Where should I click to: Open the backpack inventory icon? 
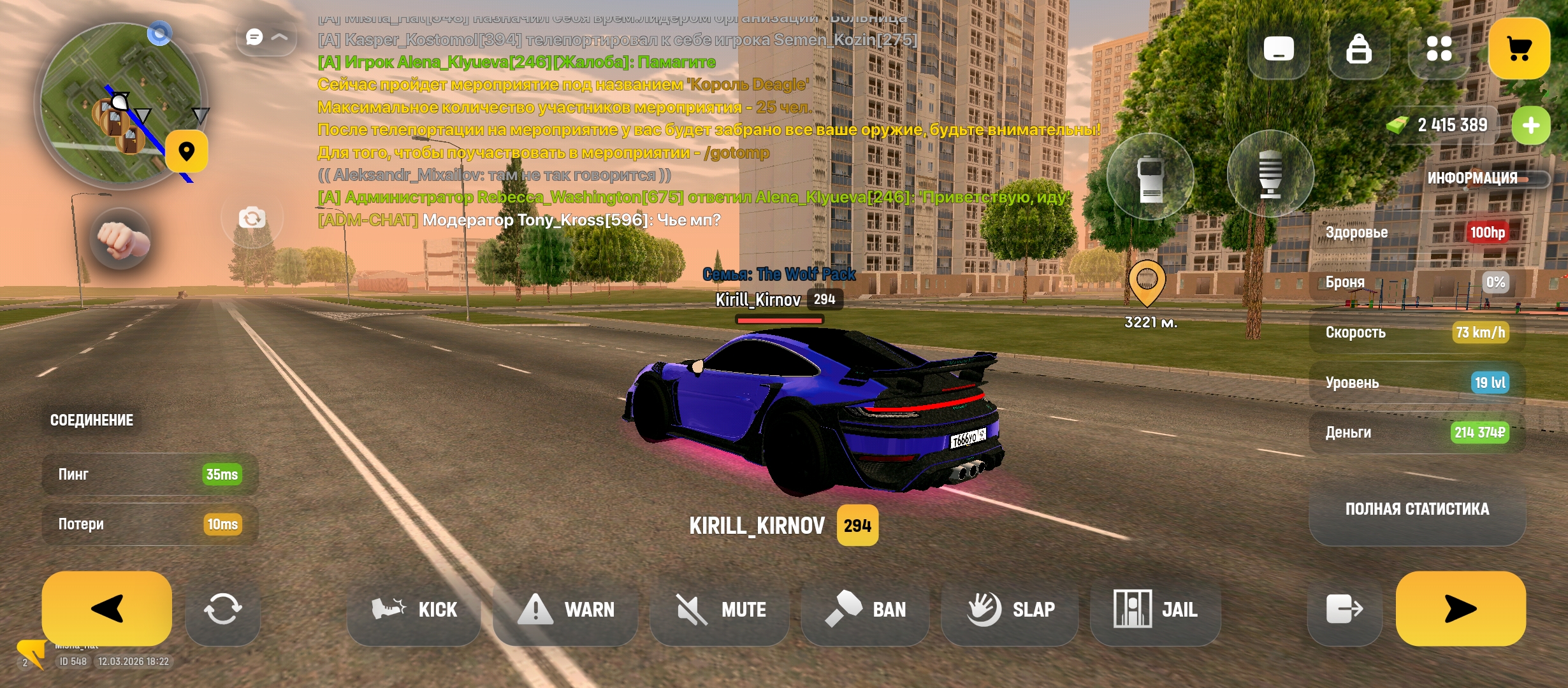point(1358,48)
